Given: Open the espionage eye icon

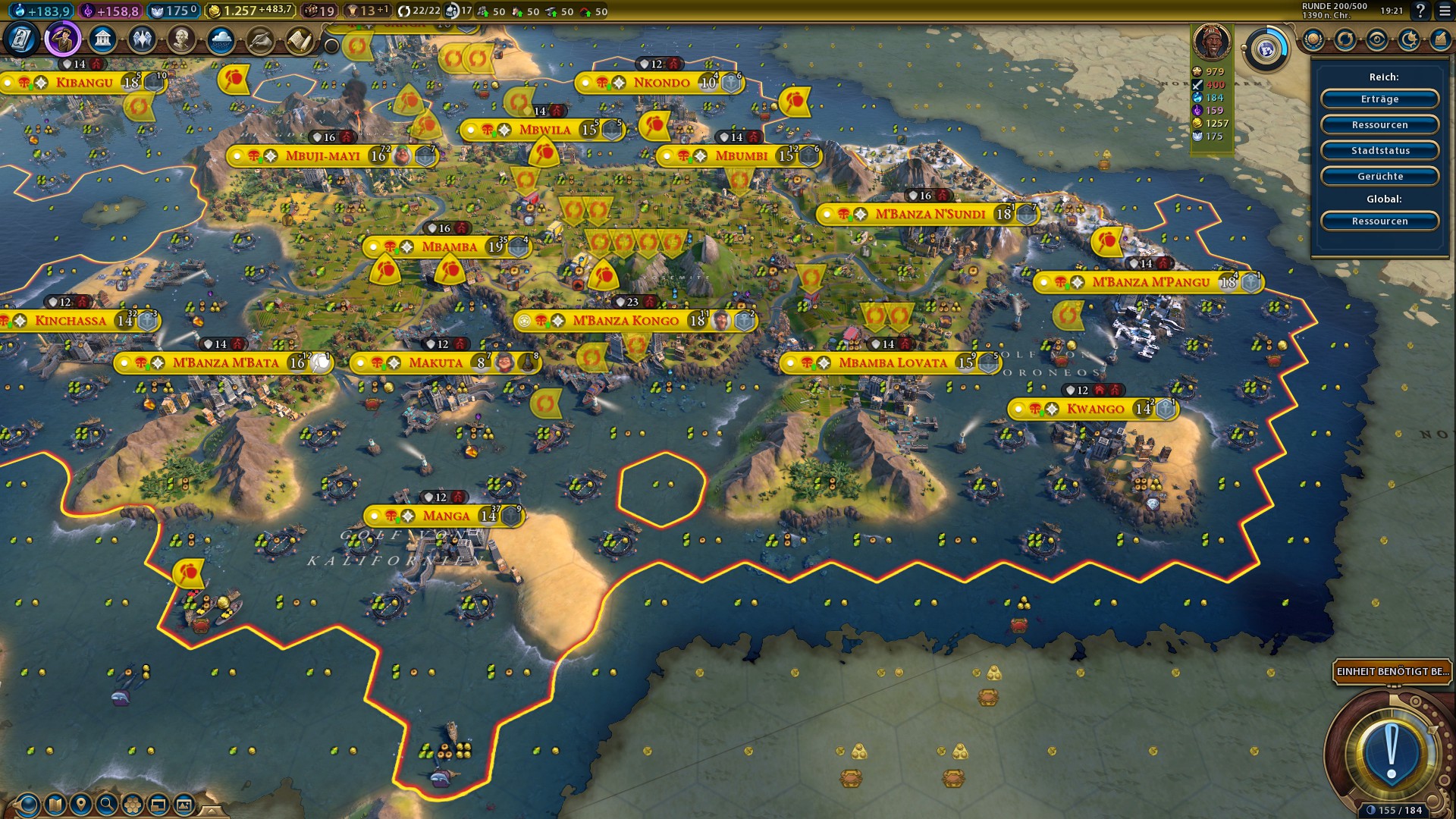Looking at the screenshot, I should 1377,39.
